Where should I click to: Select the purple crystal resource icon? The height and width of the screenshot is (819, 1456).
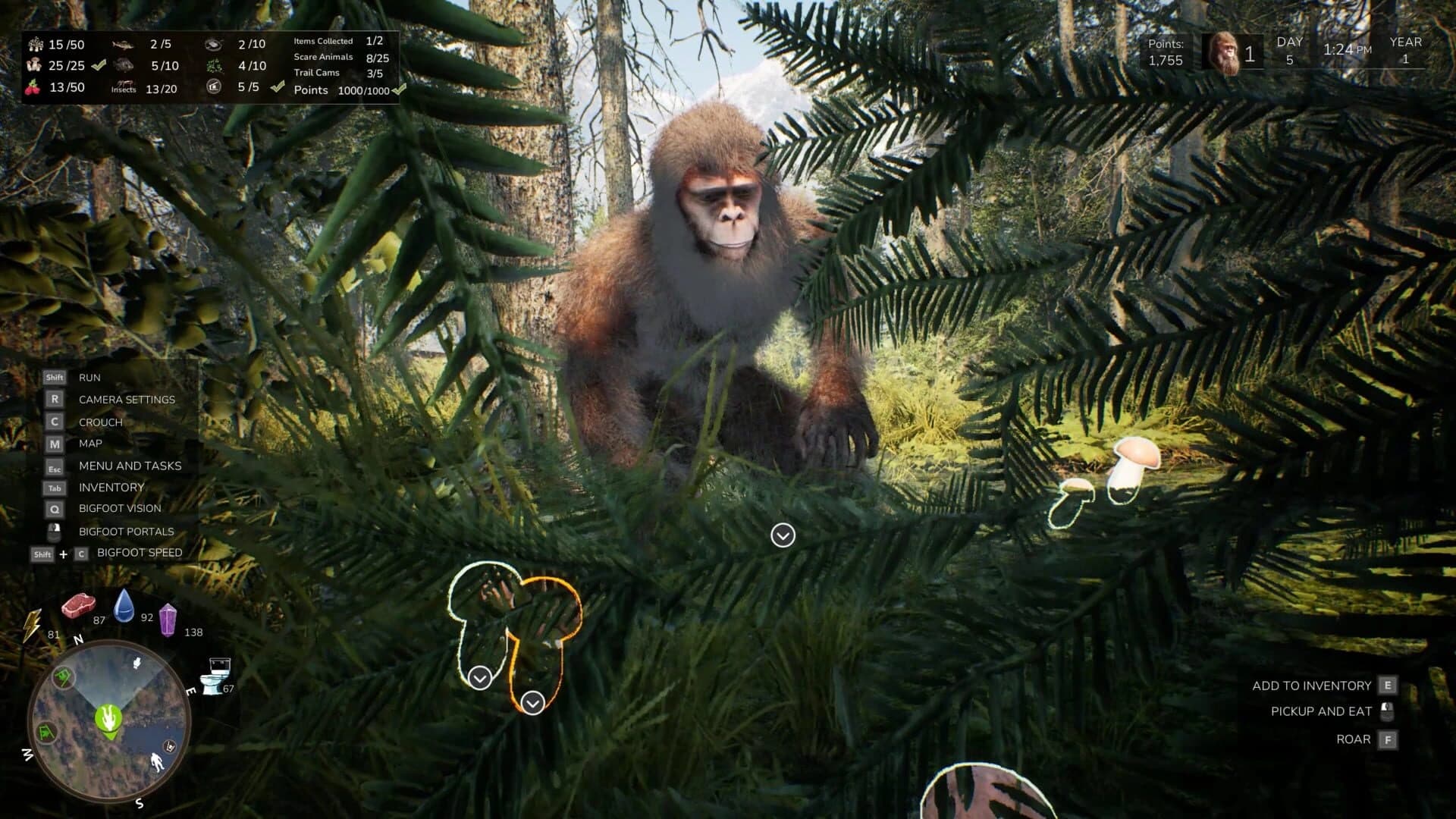(x=168, y=620)
